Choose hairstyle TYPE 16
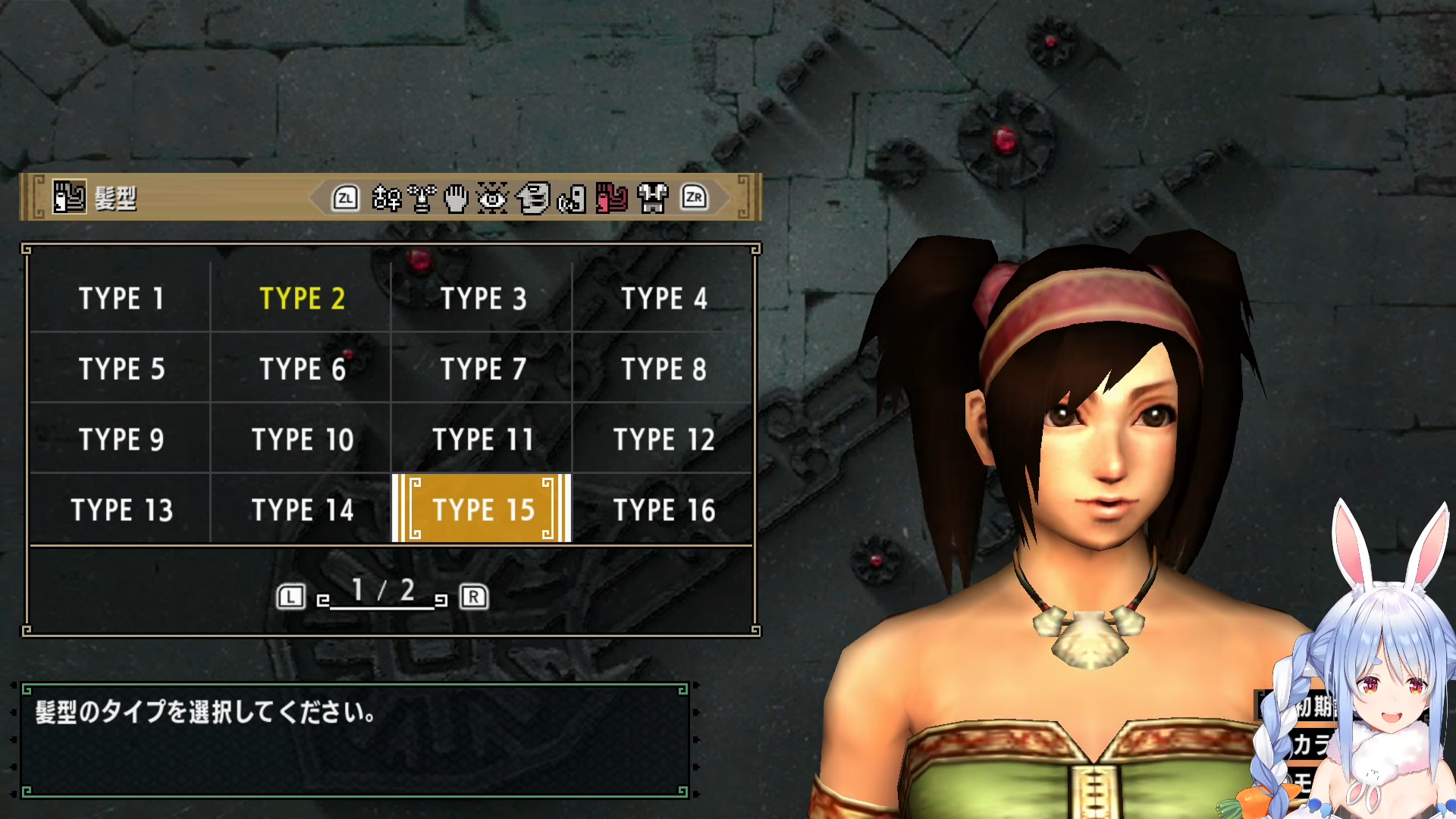1456x819 pixels. [664, 510]
